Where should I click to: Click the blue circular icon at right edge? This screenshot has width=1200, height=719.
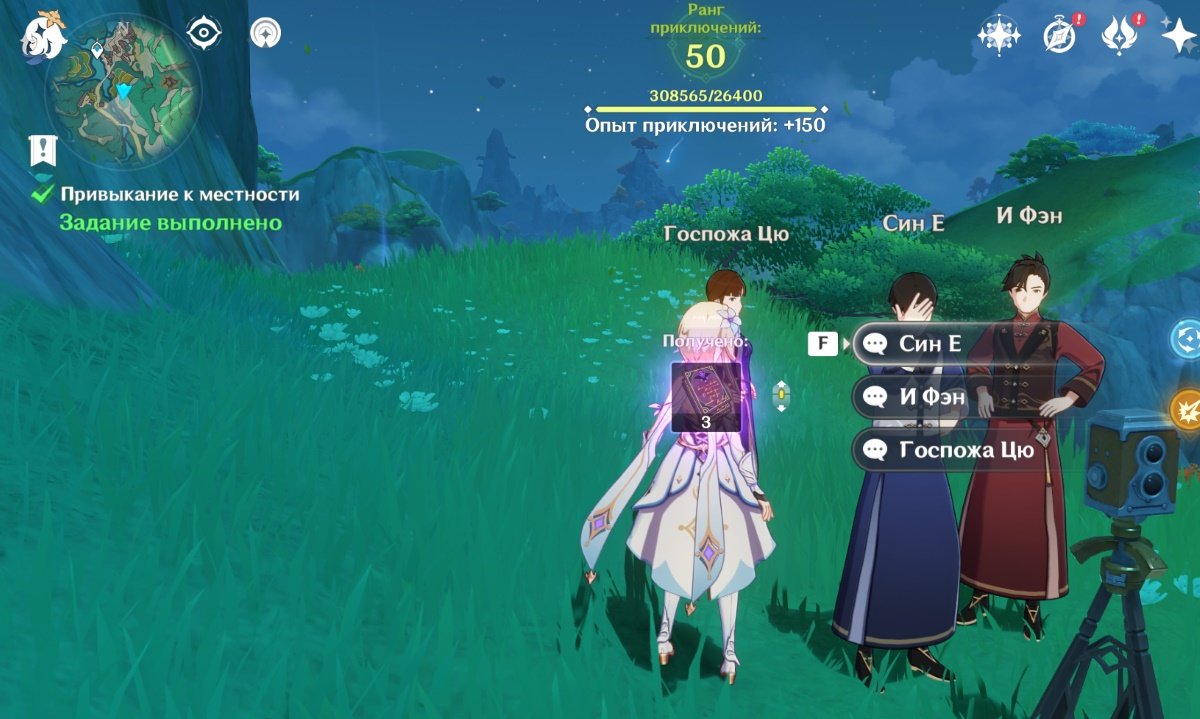pos(1187,339)
